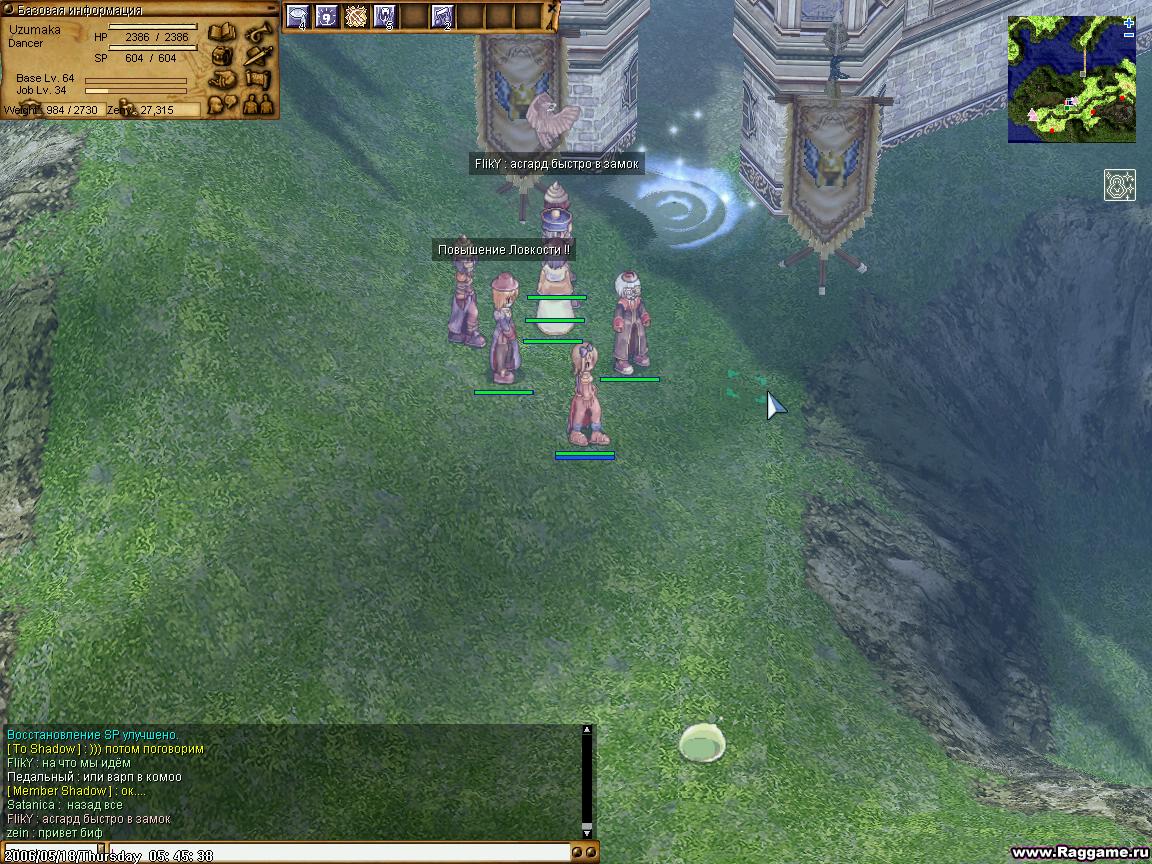Use the eye skill in the first hotbar slot
Image resolution: width=1152 pixels, height=864 pixels.
298,16
